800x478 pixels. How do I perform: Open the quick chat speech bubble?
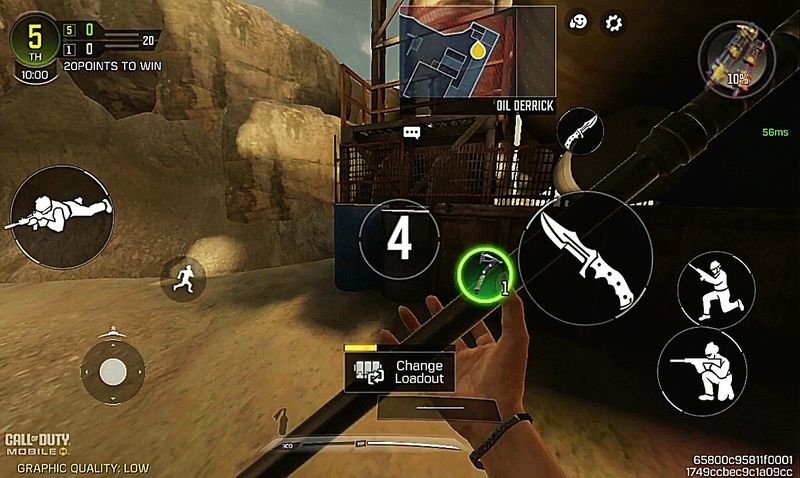pos(411,132)
